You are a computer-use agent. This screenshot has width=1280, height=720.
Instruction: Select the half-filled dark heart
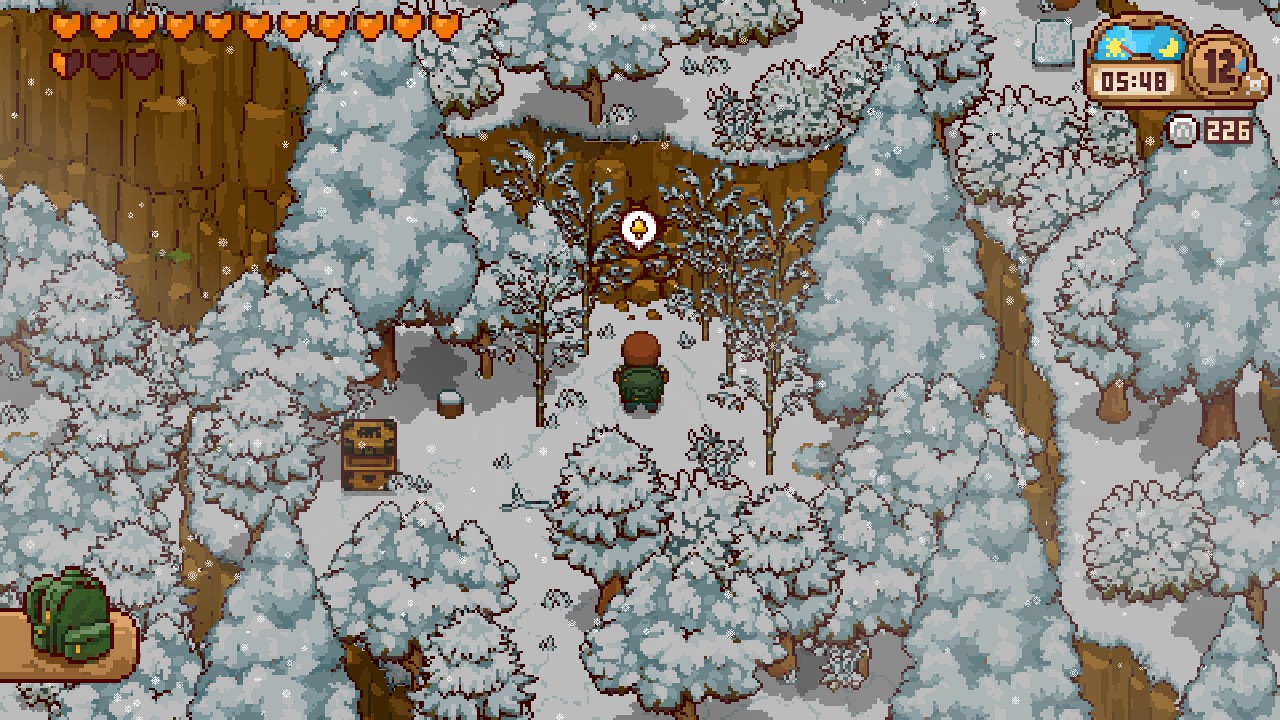coord(65,62)
